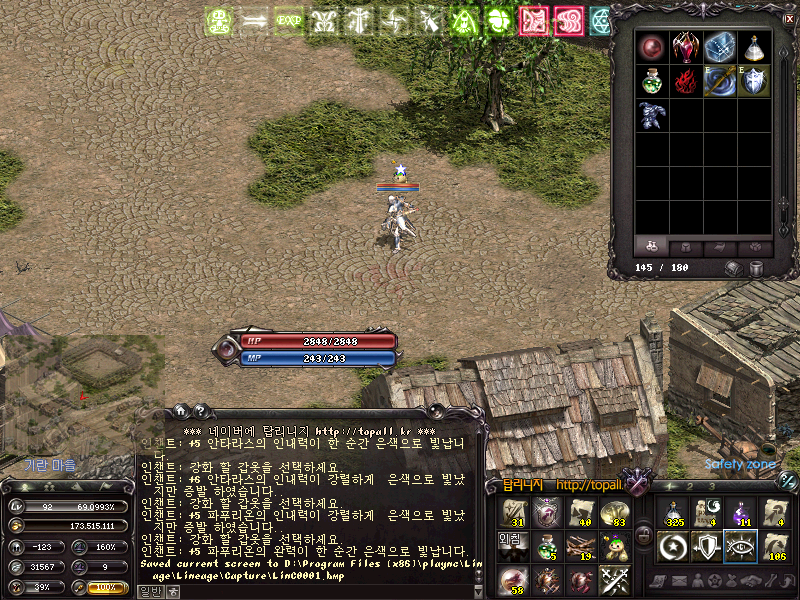Select the equipped white shield slot
This screenshot has width=800, height=600.
[754, 81]
